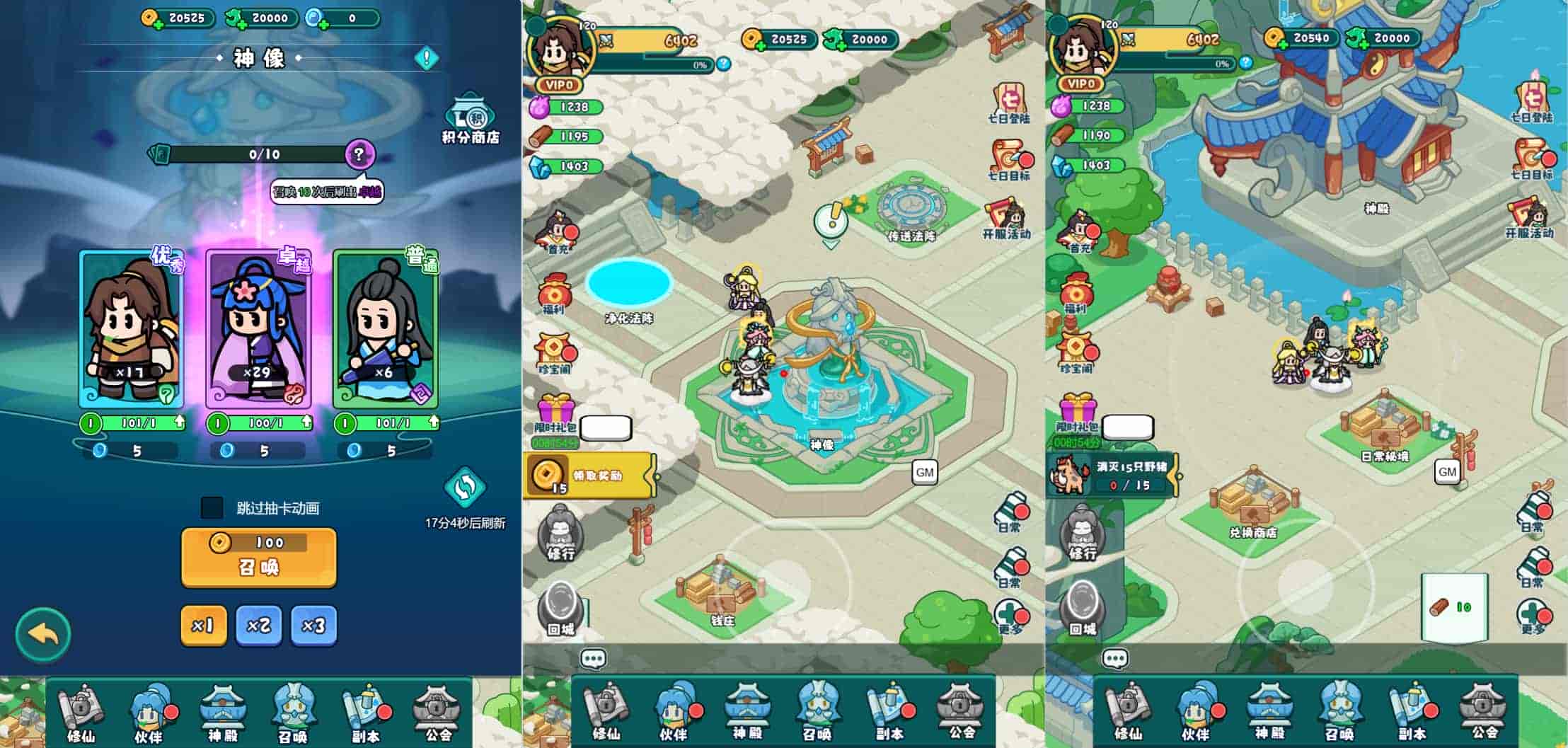Select the ×1 summon multiplier
The height and width of the screenshot is (748, 1568).
click(203, 625)
